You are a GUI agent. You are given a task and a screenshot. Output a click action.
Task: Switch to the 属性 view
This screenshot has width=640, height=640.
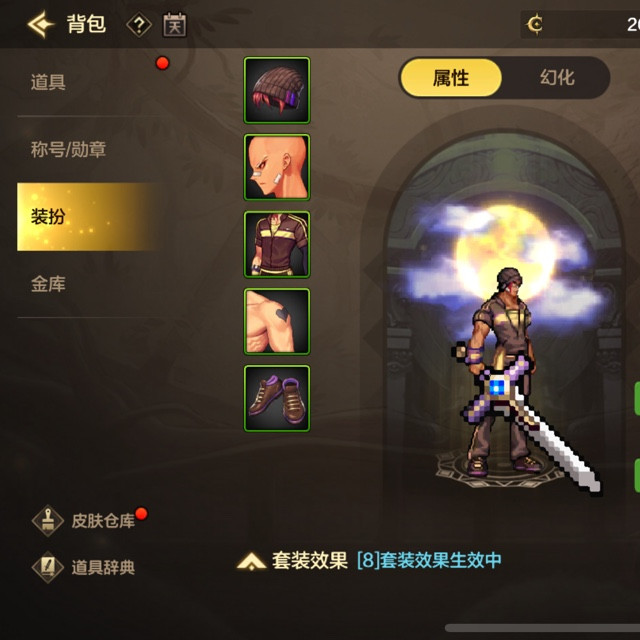(x=451, y=78)
